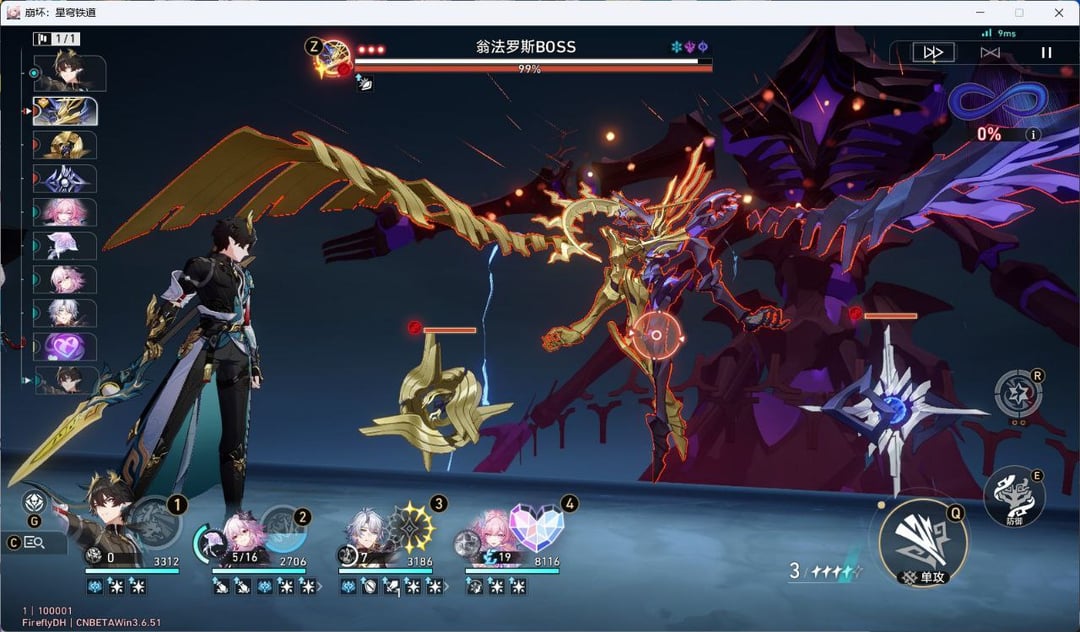Click the round emblem icon above the magnifier
Image resolution: width=1080 pixels, height=632 pixels.
tap(34, 503)
